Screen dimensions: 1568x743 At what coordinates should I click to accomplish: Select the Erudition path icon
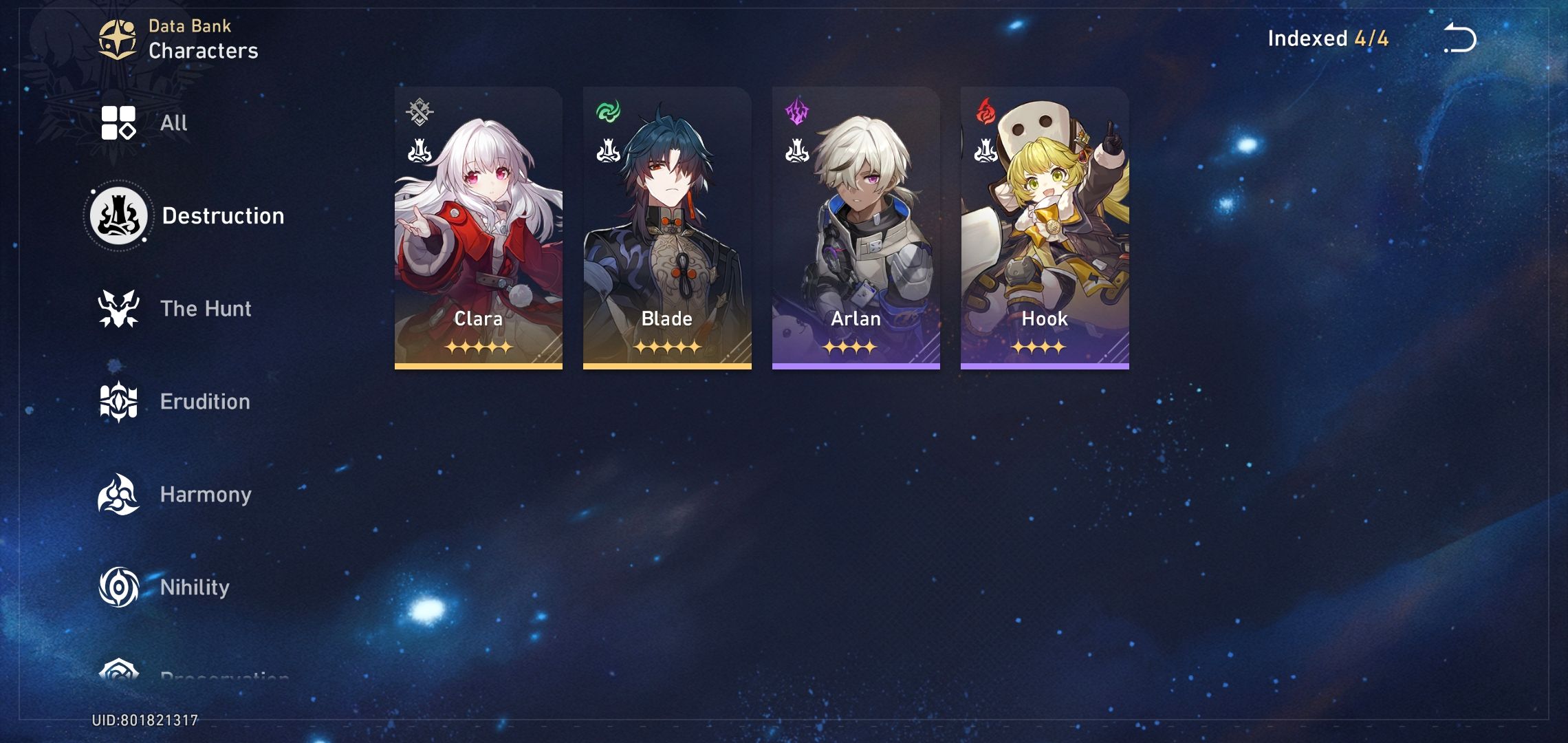click(x=118, y=401)
